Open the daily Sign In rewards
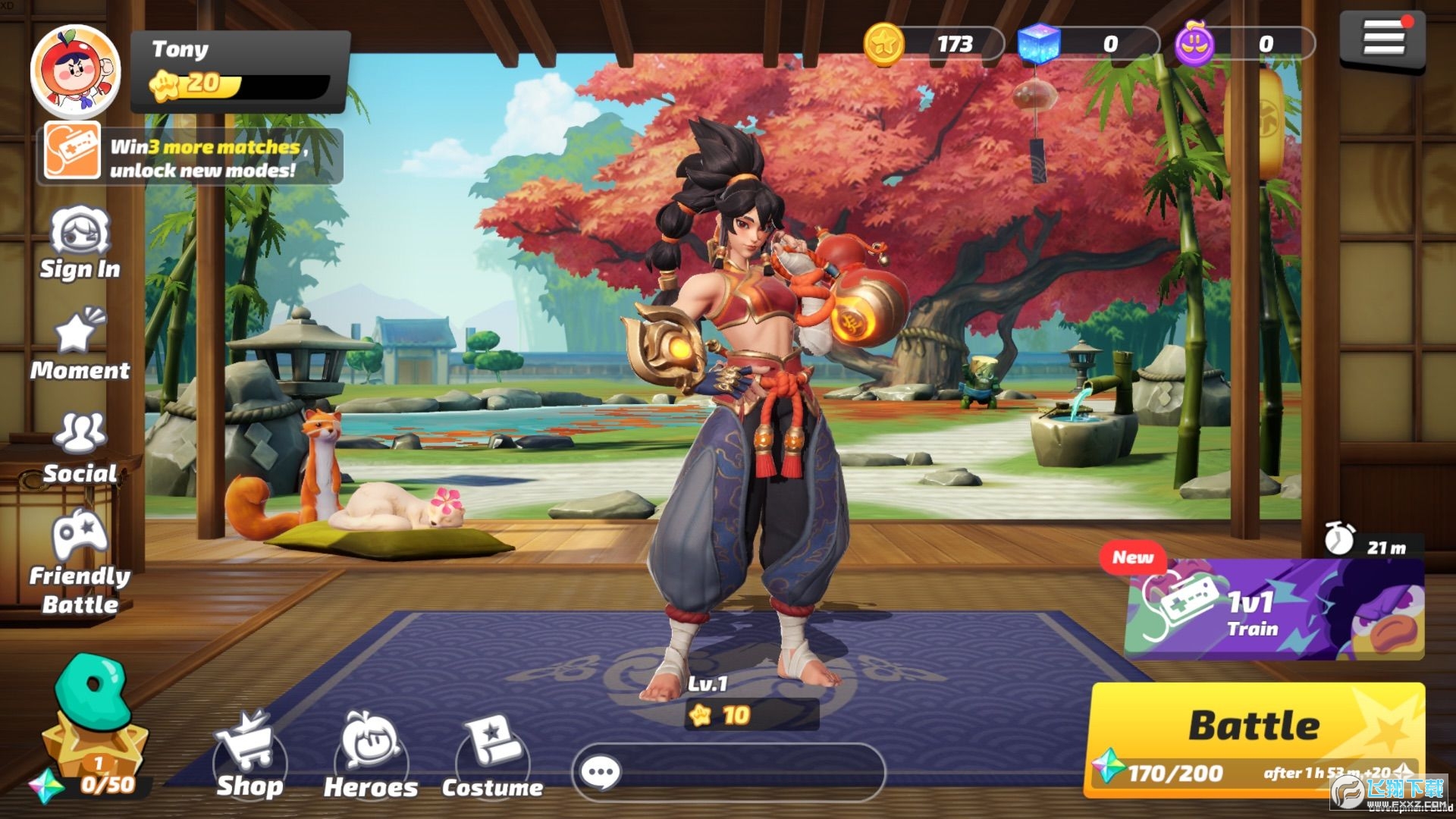 tap(80, 243)
